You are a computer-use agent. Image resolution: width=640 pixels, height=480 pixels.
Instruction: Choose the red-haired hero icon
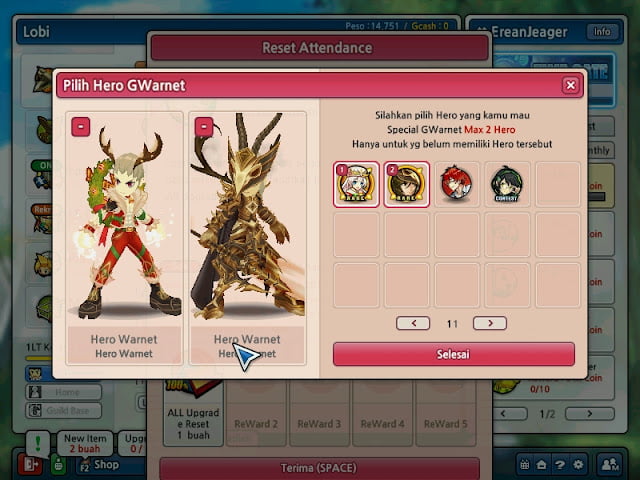click(x=457, y=184)
